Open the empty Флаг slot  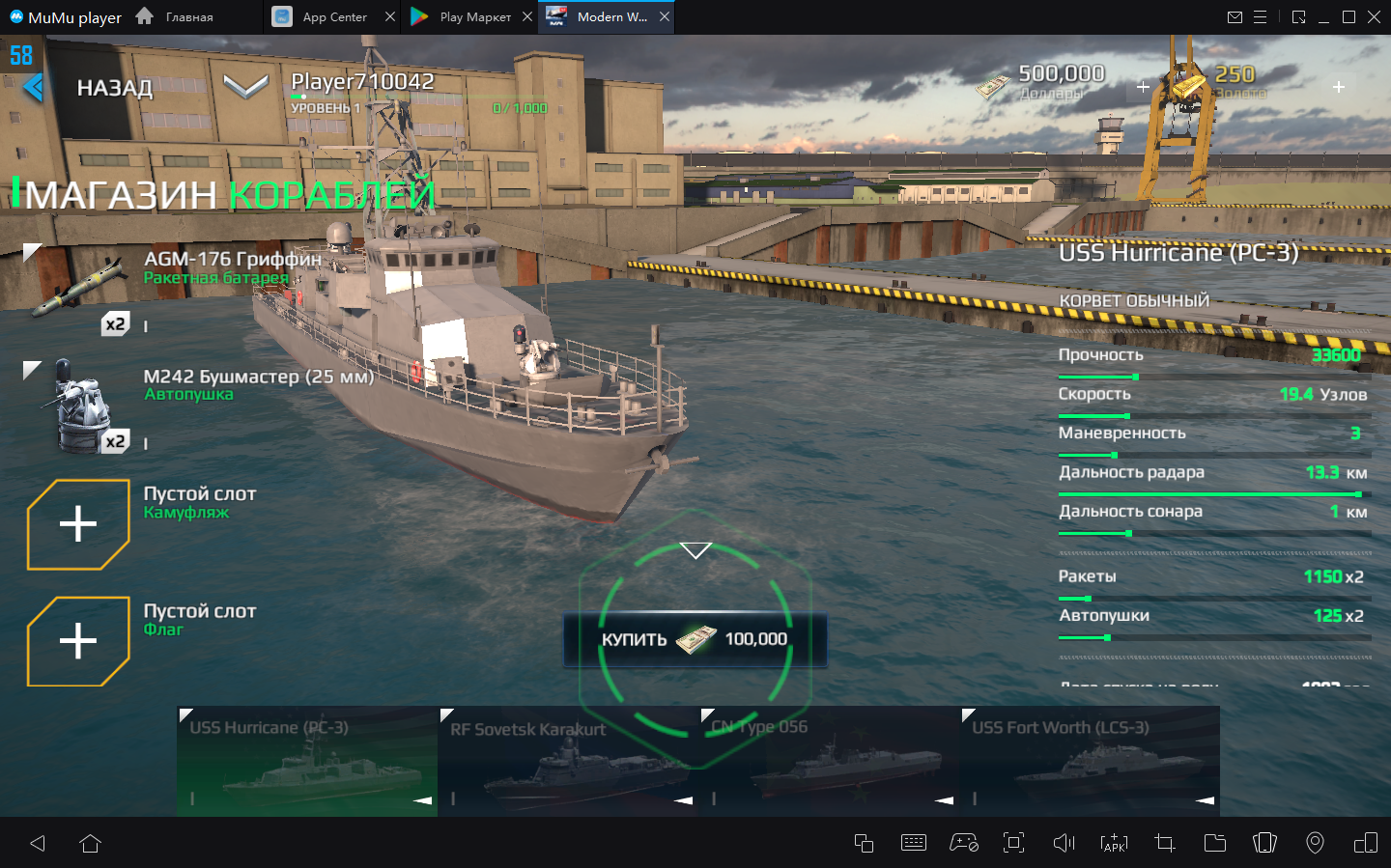[x=78, y=641]
